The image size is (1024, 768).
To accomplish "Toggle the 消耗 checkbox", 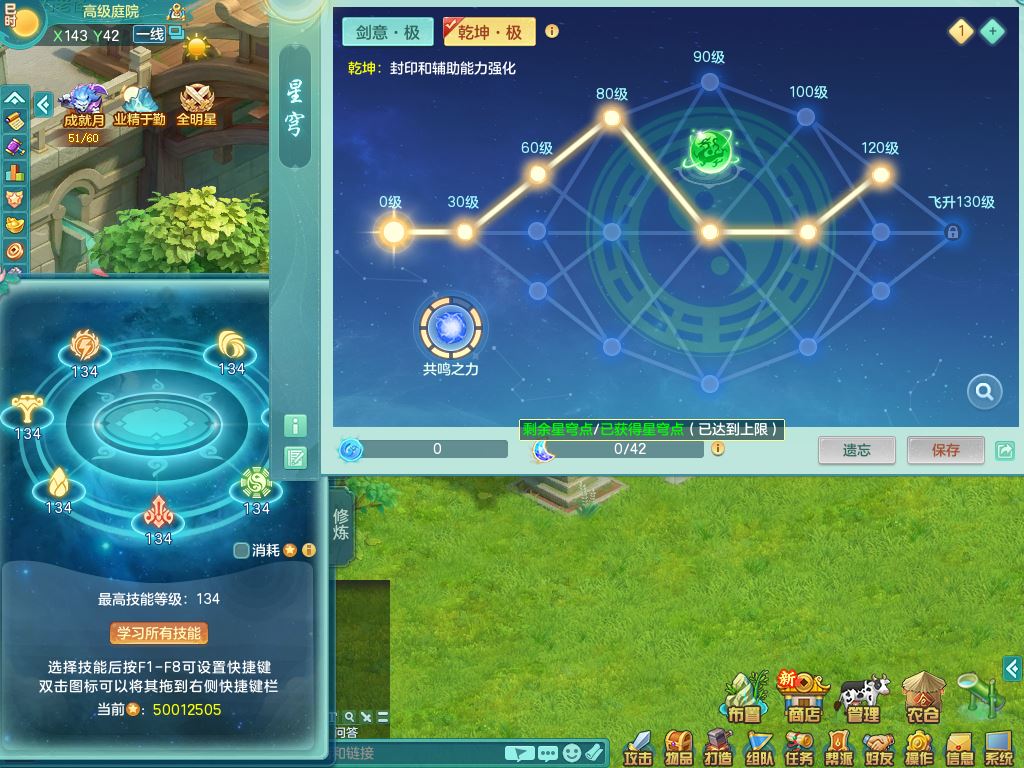I will 241,550.
